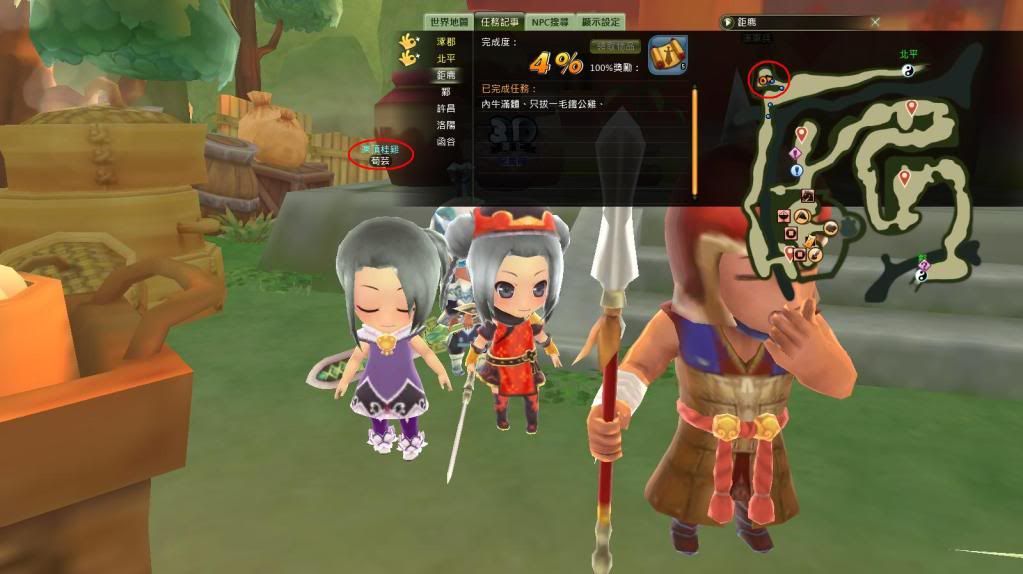Select 洛陽 in the region list
This screenshot has width=1023, height=574.
click(x=446, y=125)
